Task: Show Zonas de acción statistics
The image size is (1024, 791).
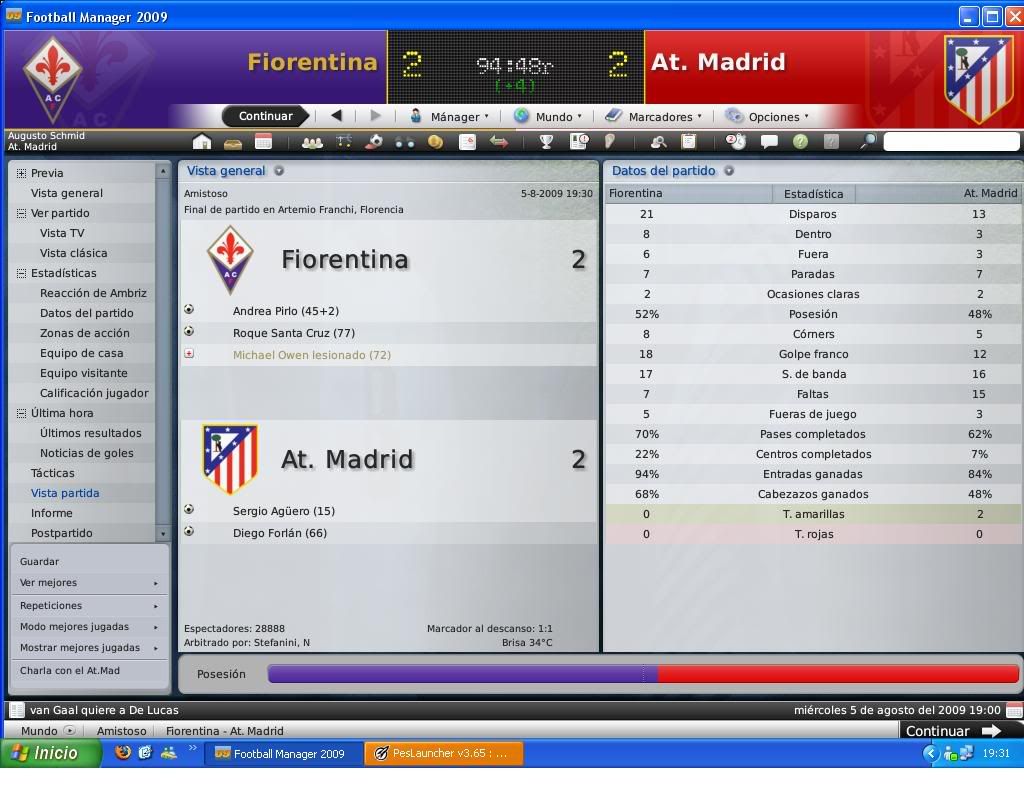Action: pyautogui.click(x=84, y=333)
